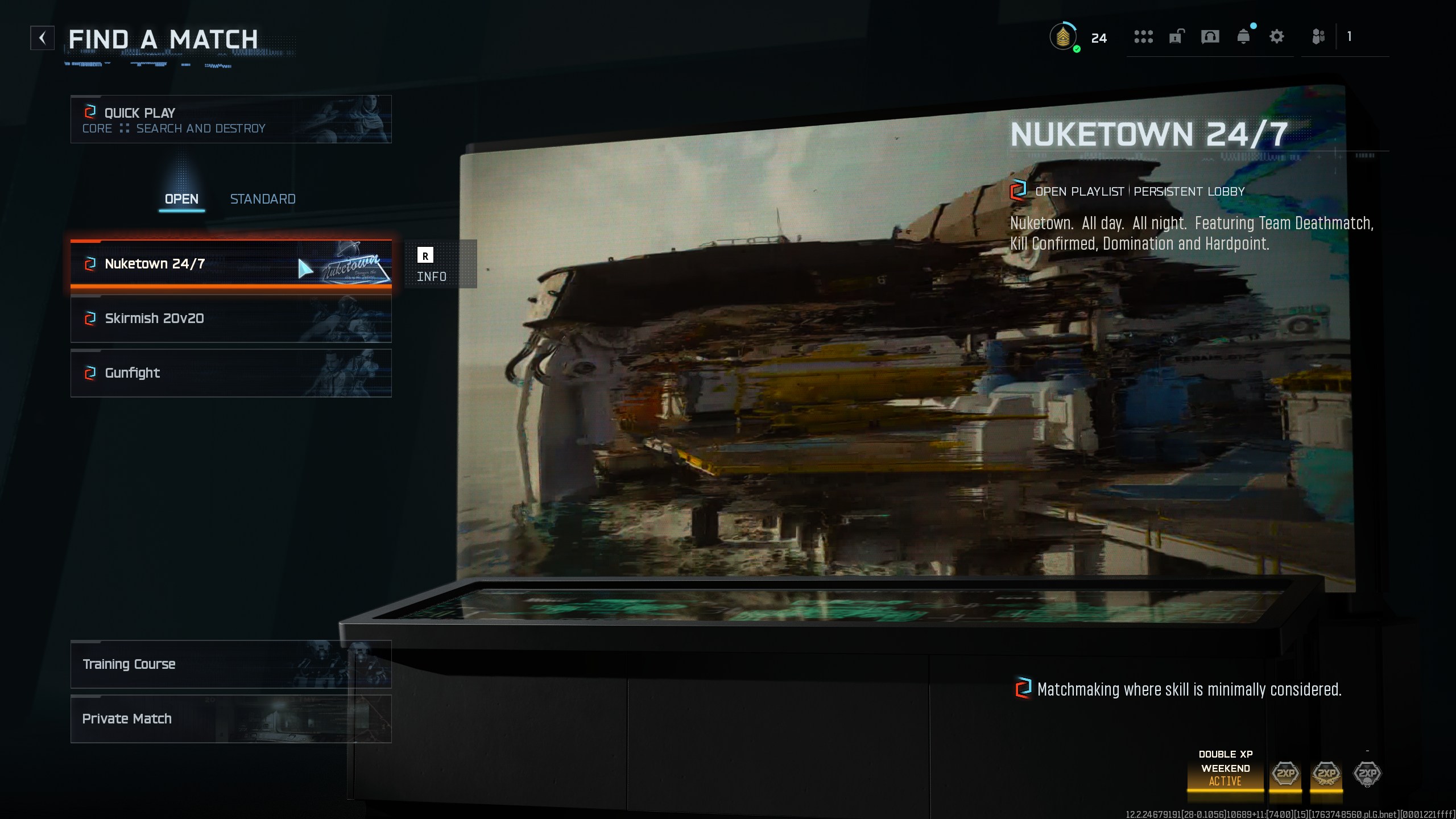The height and width of the screenshot is (819, 1456).
Task: Click the unlocked padlock icon
Action: 1176,37
